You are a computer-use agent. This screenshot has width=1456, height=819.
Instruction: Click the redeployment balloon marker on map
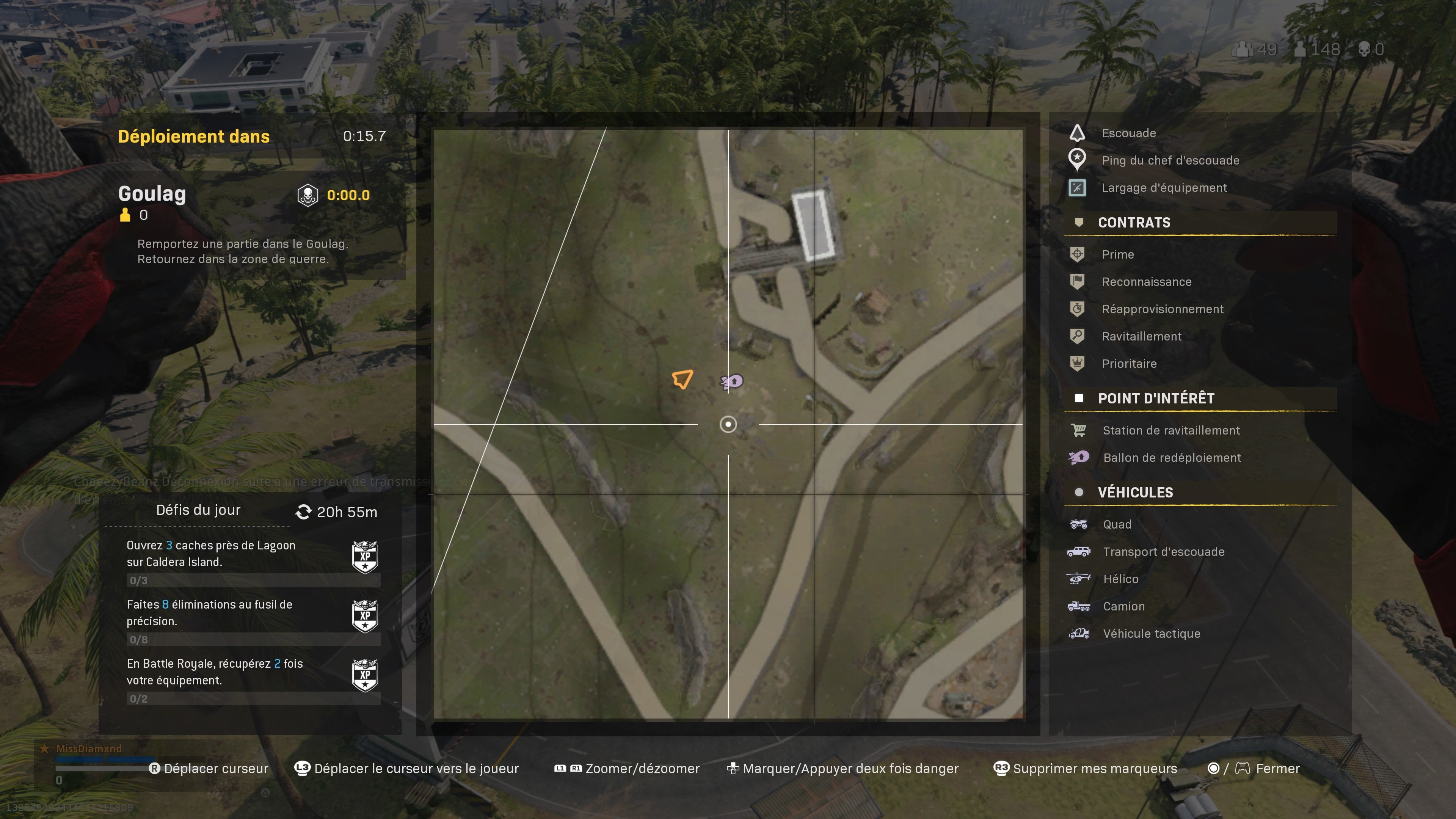coord(732,382)
